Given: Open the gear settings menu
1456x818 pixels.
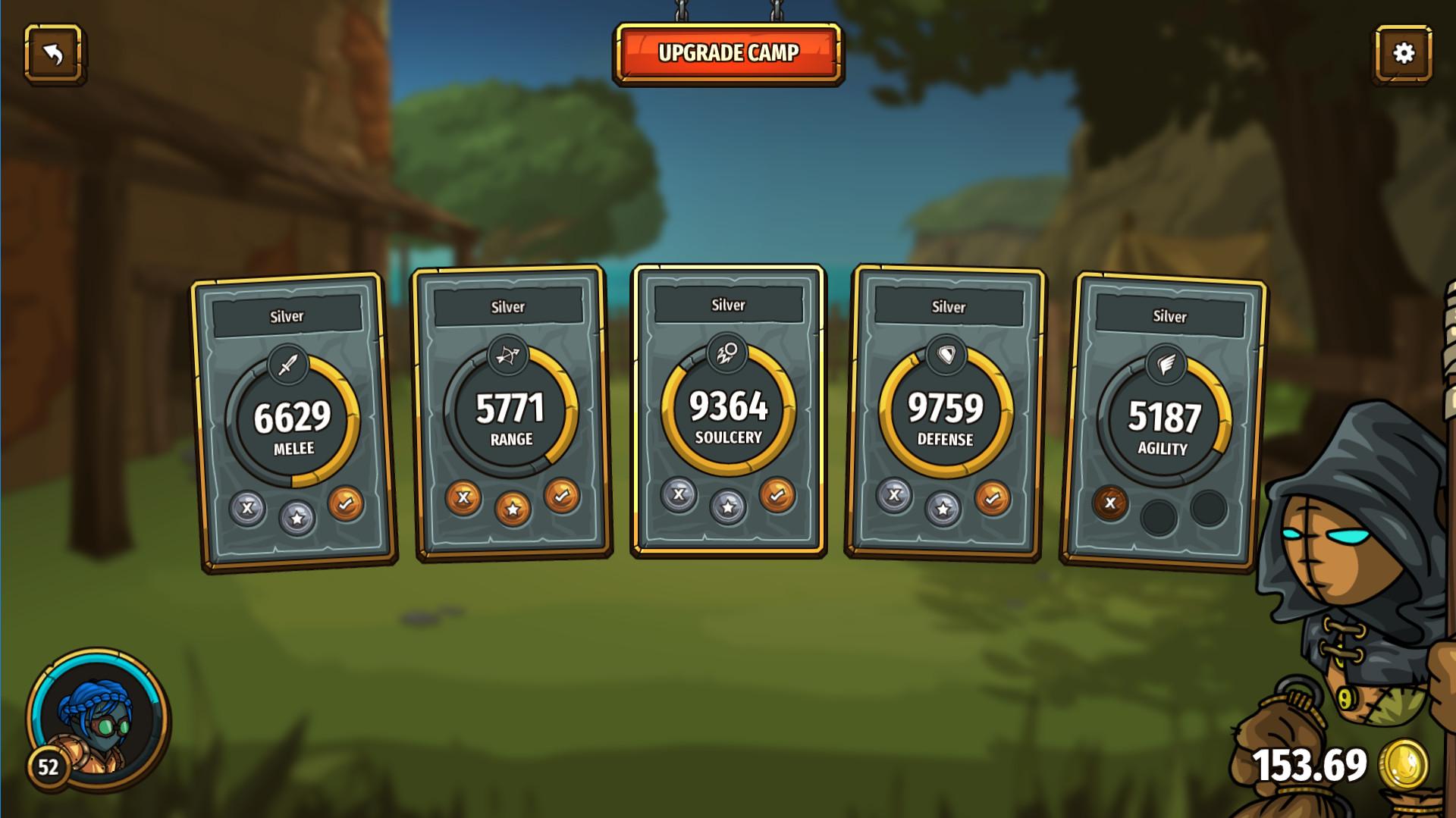Looking at the screenshot, I should pos(1403,53).
